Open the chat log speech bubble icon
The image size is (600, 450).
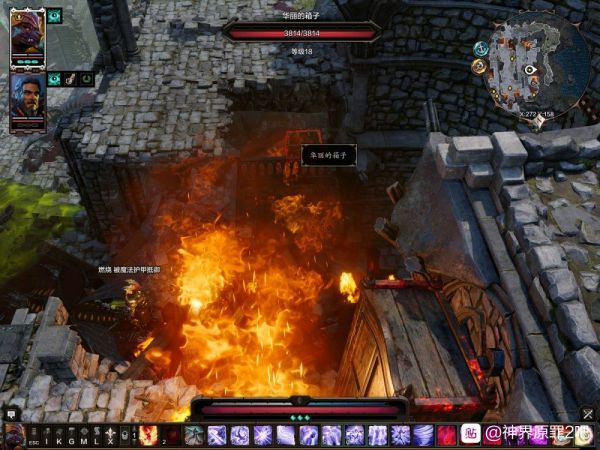[11, 412]
